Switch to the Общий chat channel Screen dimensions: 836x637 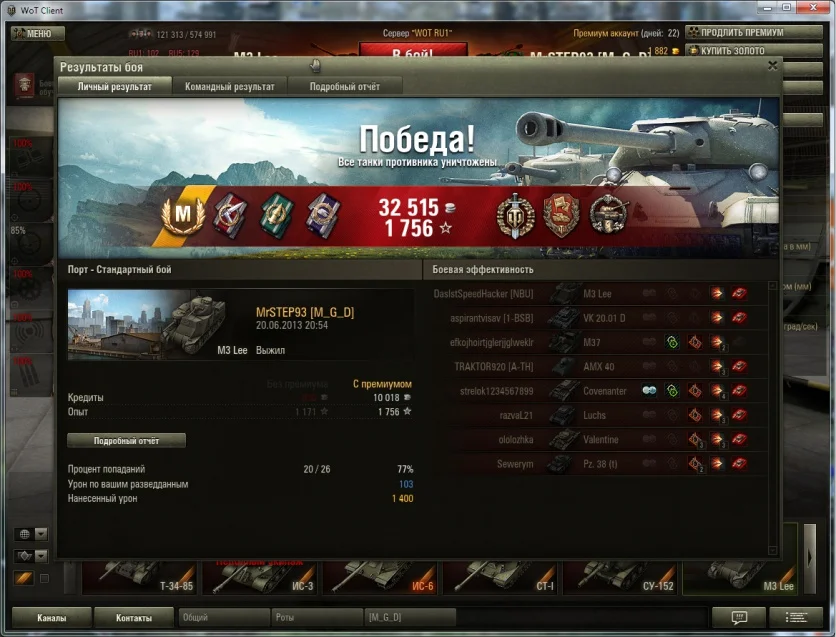pos(224,618)
